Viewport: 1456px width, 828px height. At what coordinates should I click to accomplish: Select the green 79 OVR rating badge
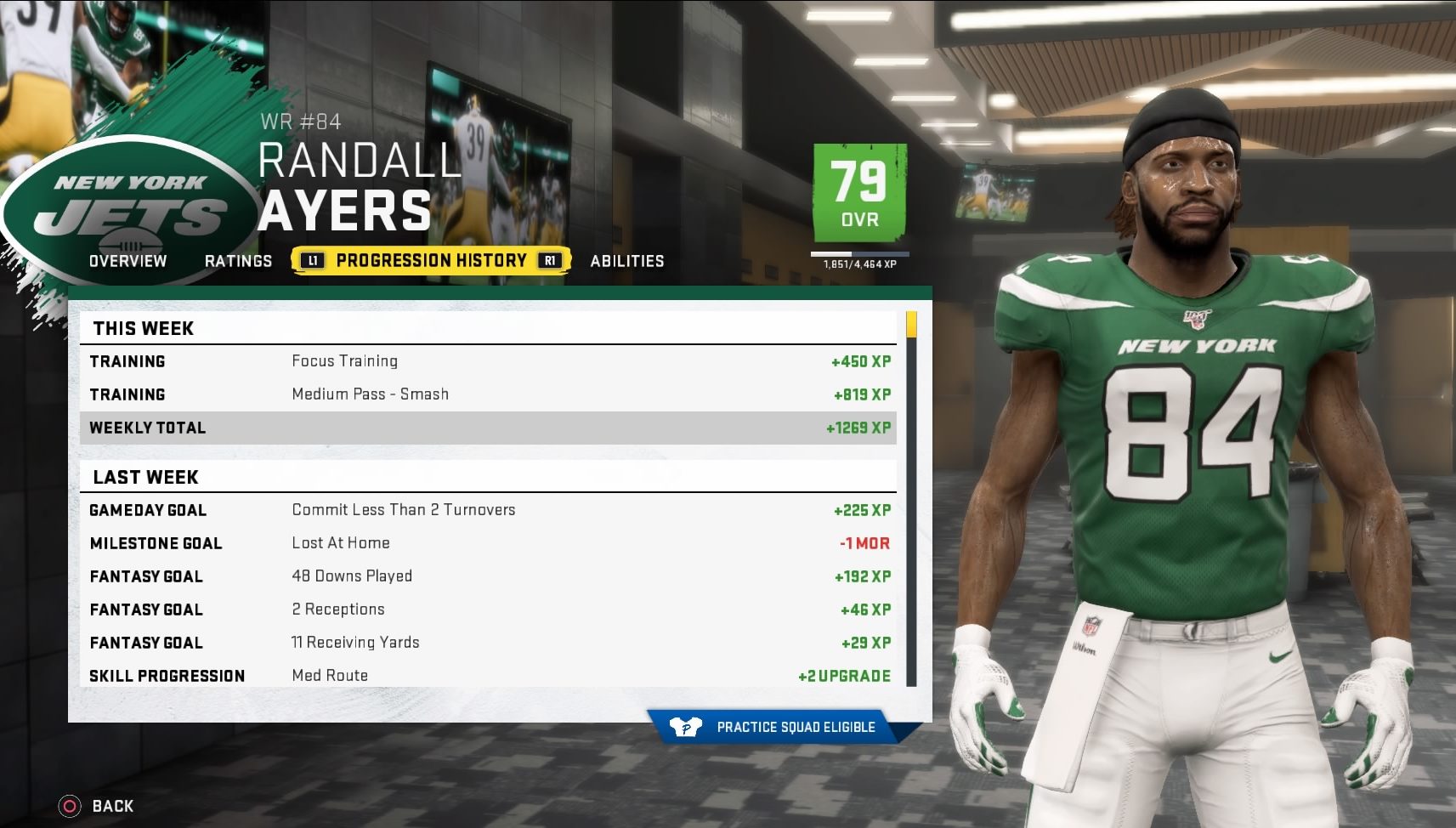860,194
